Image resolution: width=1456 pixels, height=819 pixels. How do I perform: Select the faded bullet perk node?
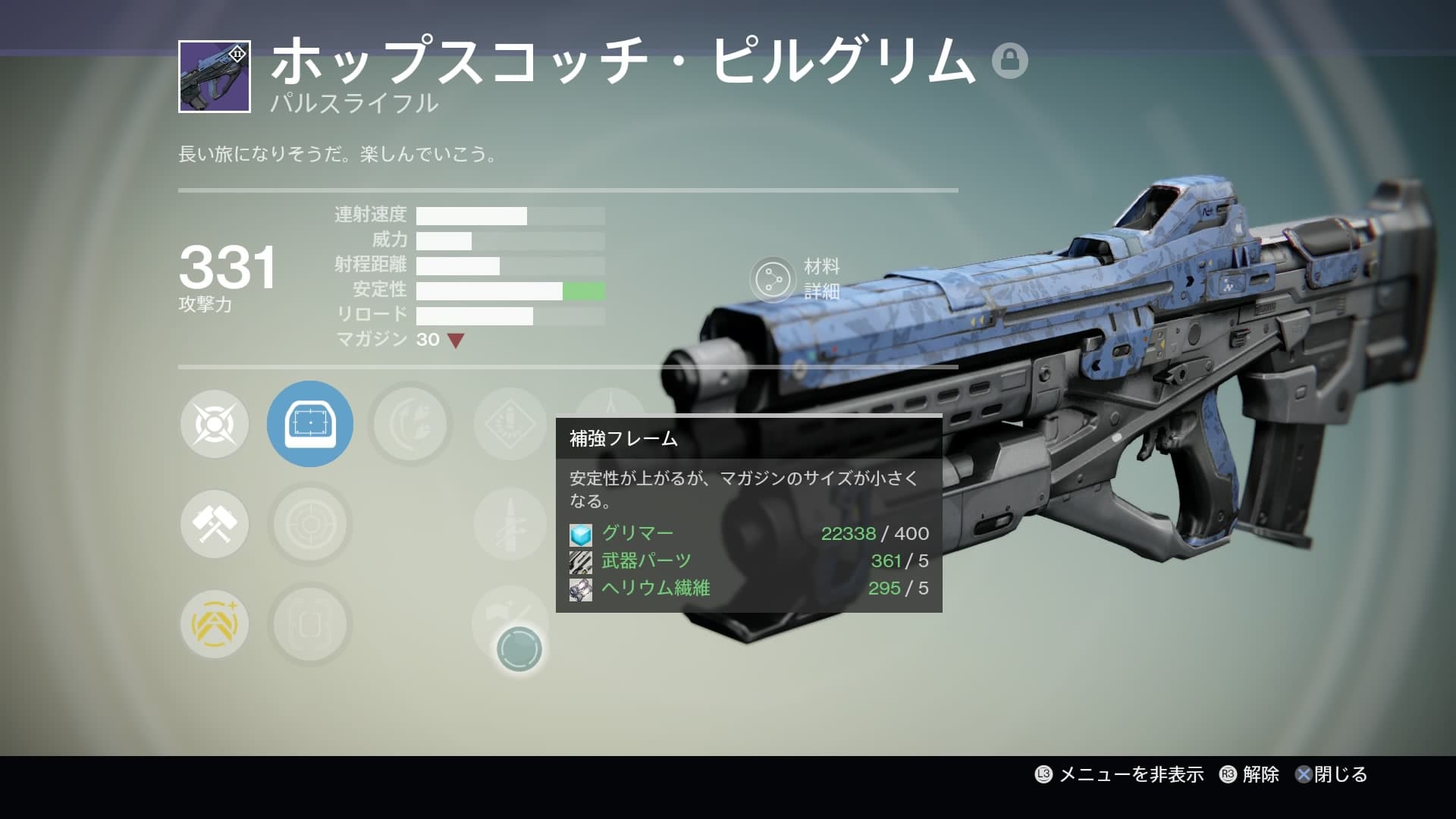(x=510, y=524)
